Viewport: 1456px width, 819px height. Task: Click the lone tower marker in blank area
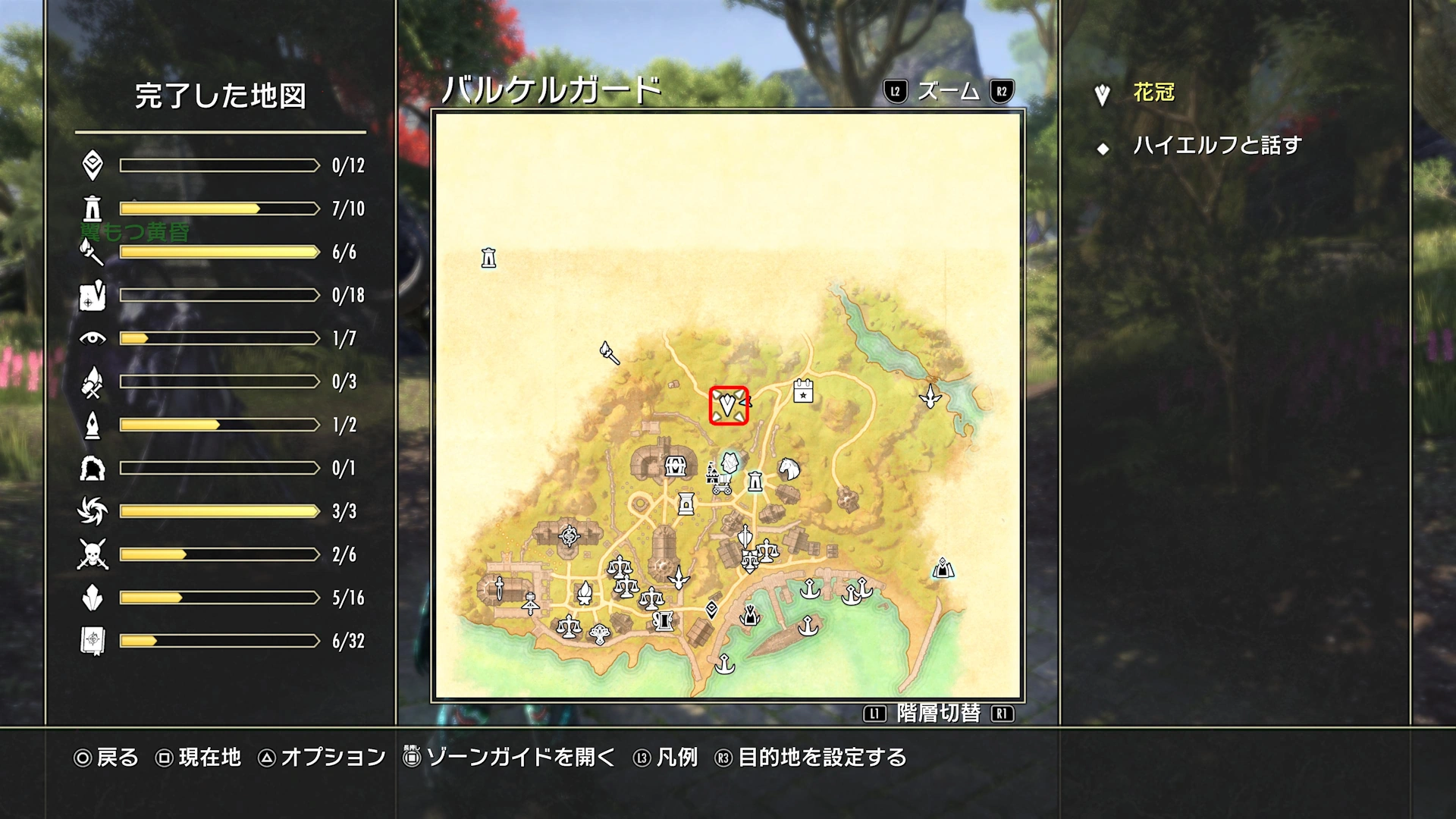point(488,259)
